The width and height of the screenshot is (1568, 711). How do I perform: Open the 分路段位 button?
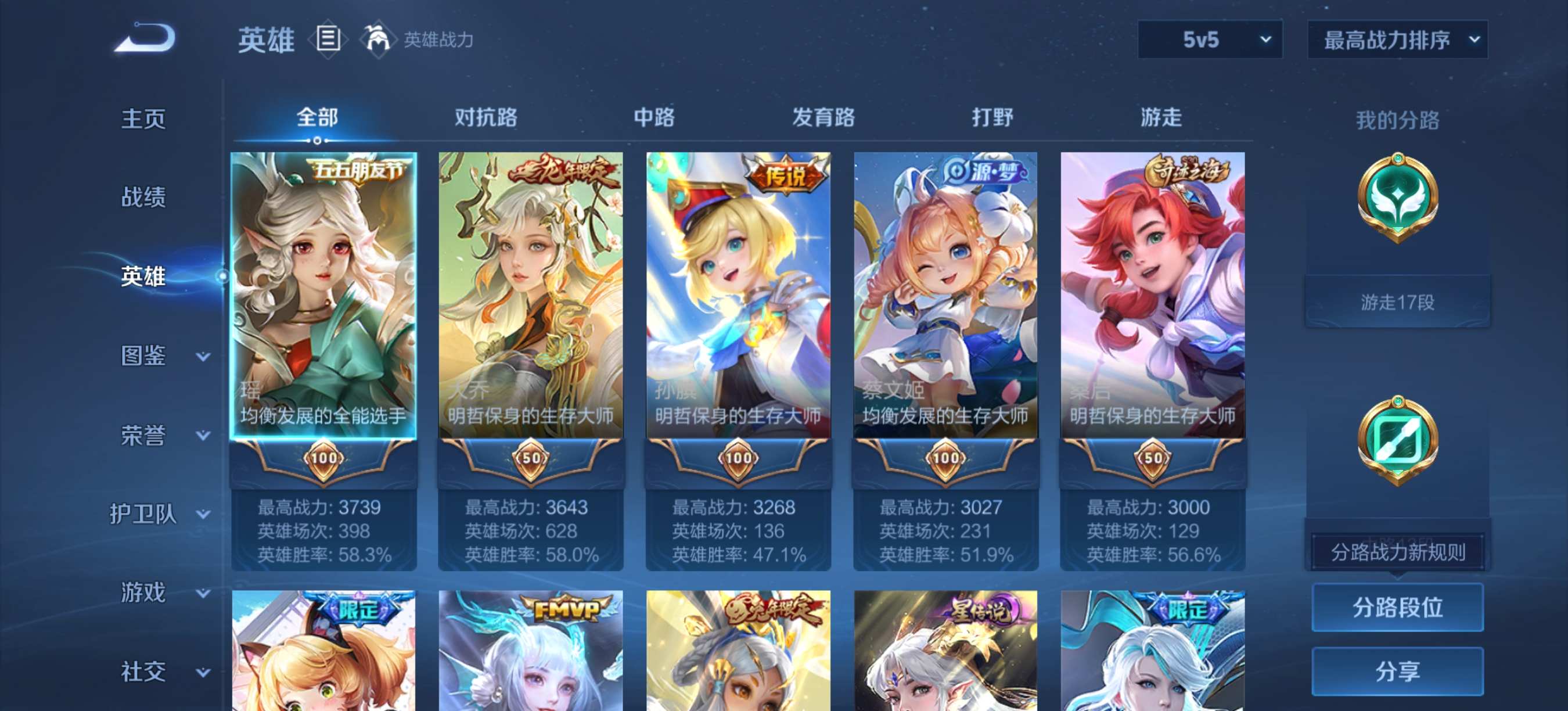point(1397,607)
